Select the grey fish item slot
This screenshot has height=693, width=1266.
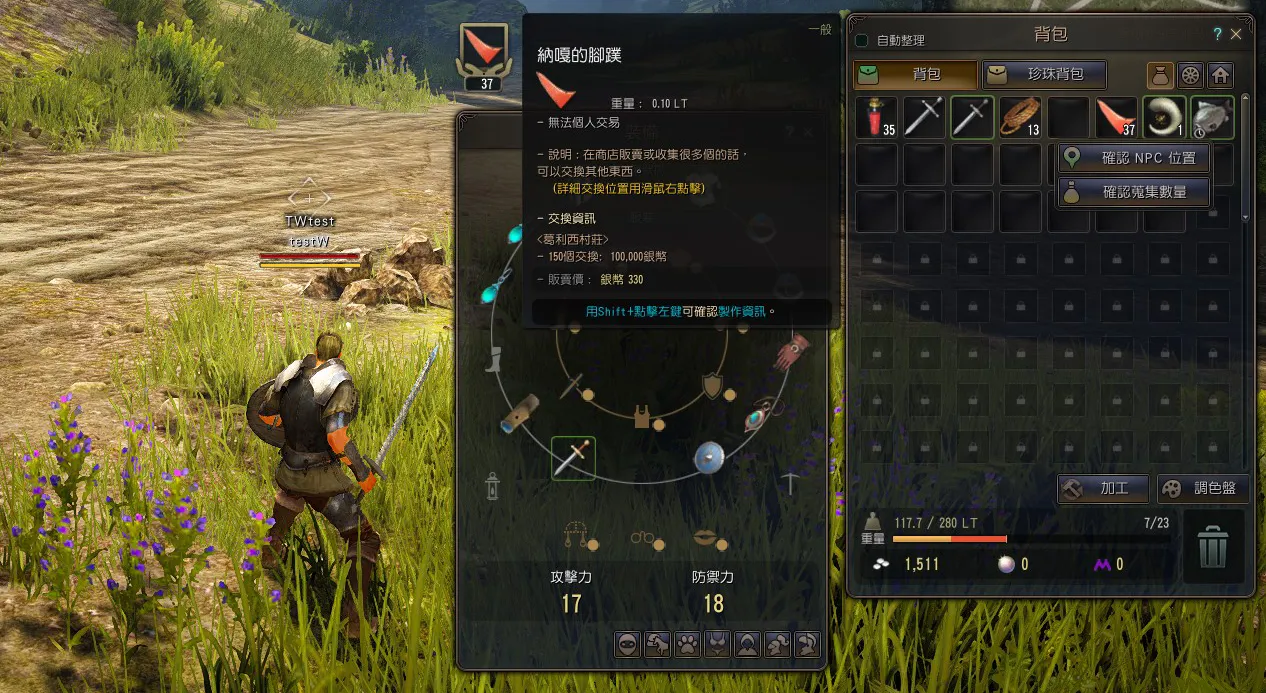[1212, 117]
